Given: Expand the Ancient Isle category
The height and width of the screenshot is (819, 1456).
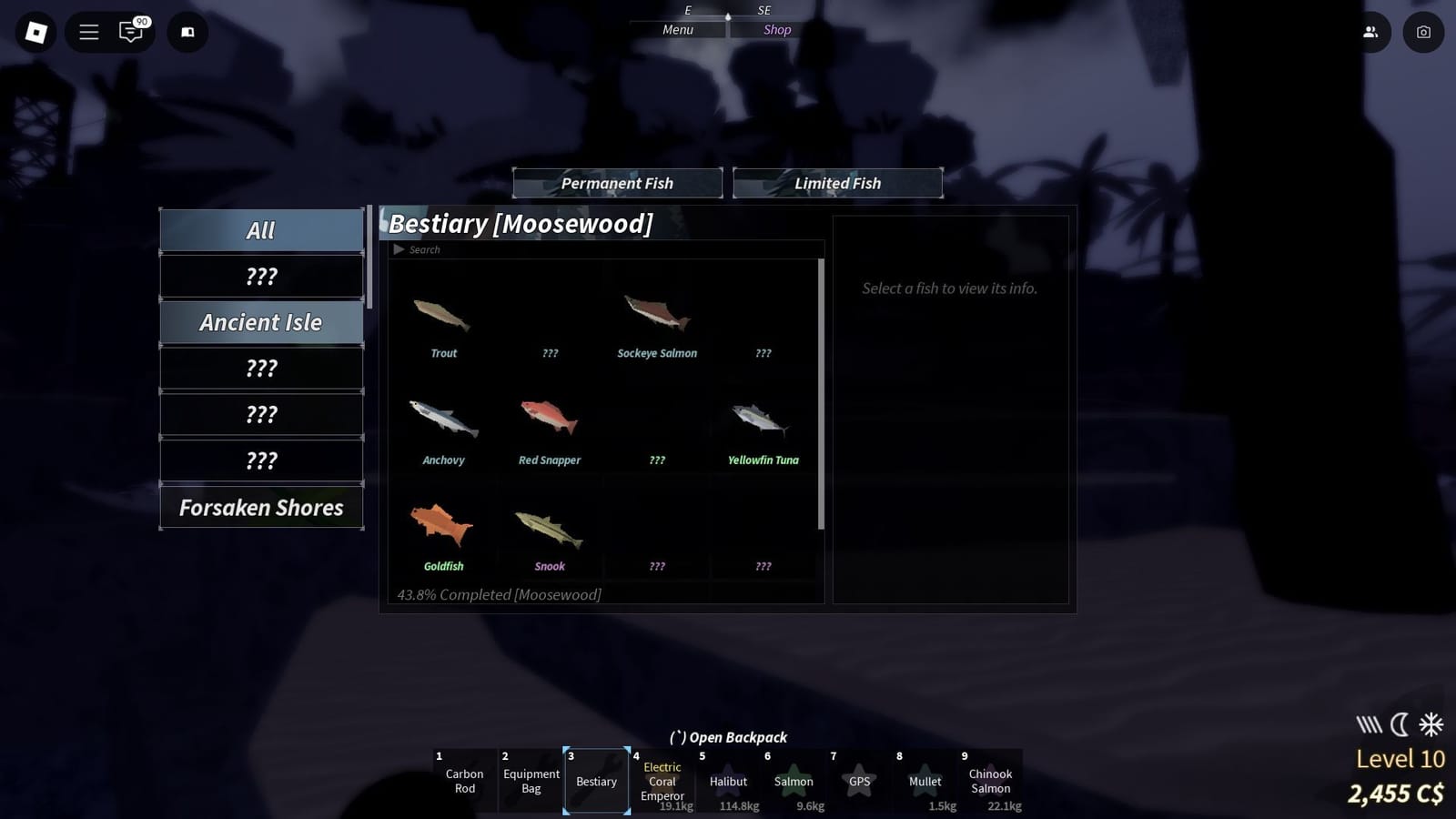Looking at the screenshot, I should pyautogui.click(x=261, y=322).
